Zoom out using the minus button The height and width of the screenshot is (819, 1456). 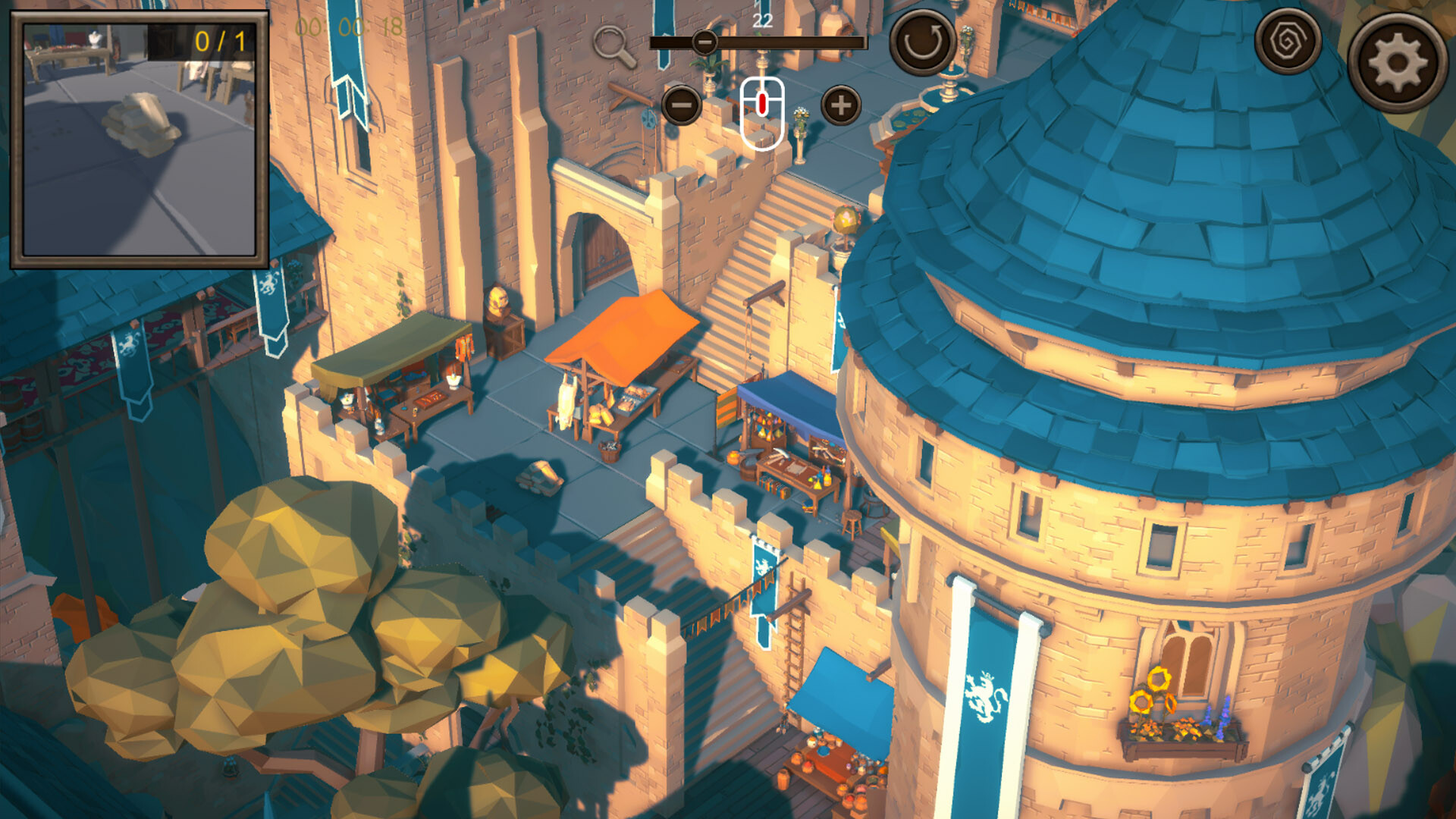[x=683, y=106]
